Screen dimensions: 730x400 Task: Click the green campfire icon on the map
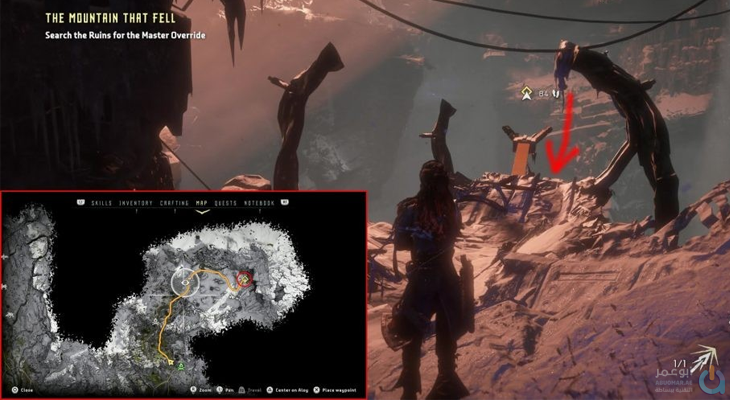click(180, 368)
